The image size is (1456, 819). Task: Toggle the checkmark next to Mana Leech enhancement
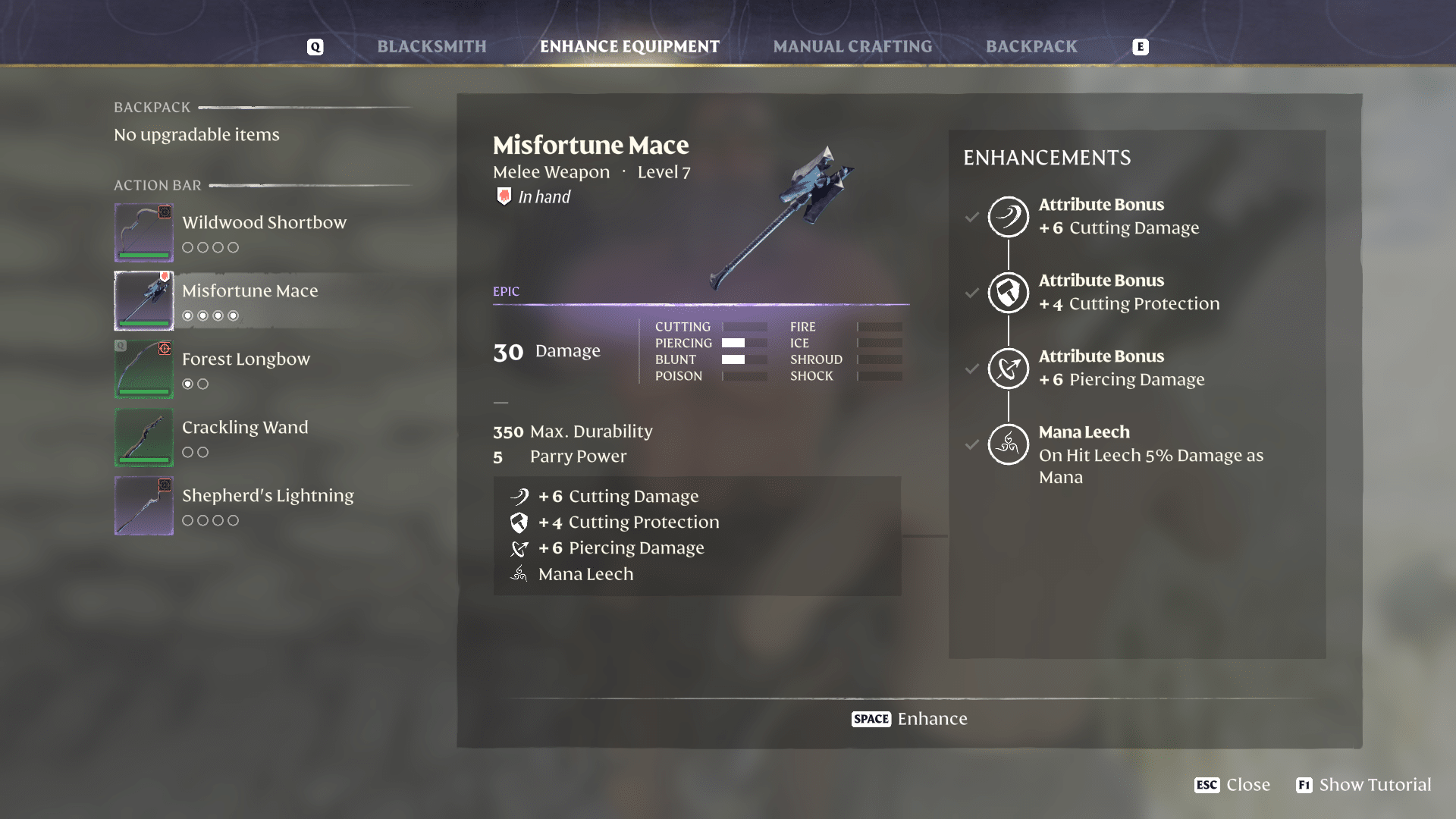971,444
